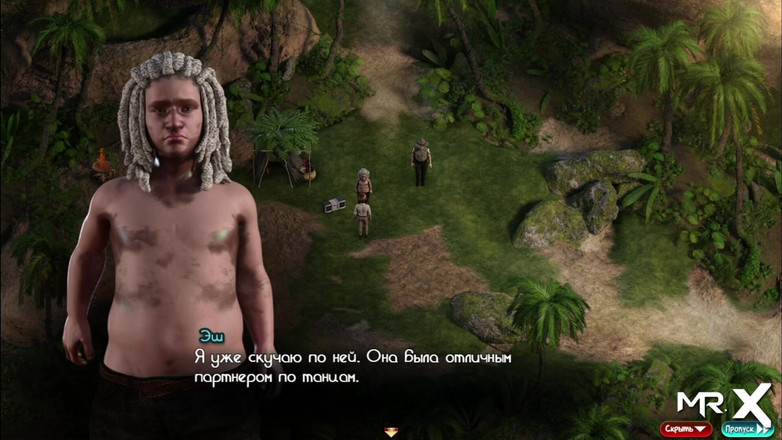The height and width of the screenshot is (440, 782).
Task: Hide the dialogue with the red Скрыть button
Action: pyautogui.click(x=685, y=429)
